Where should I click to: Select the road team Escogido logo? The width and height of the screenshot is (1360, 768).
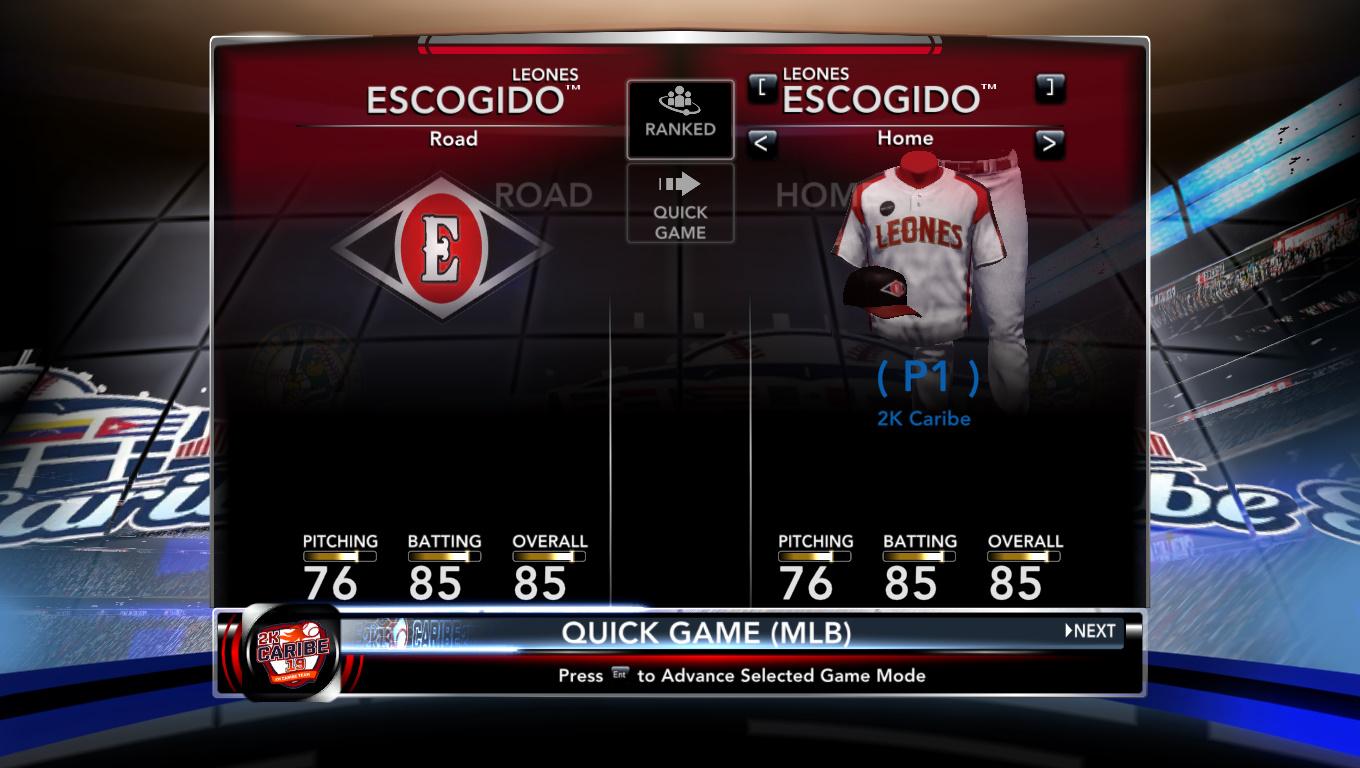coord(441,248)
